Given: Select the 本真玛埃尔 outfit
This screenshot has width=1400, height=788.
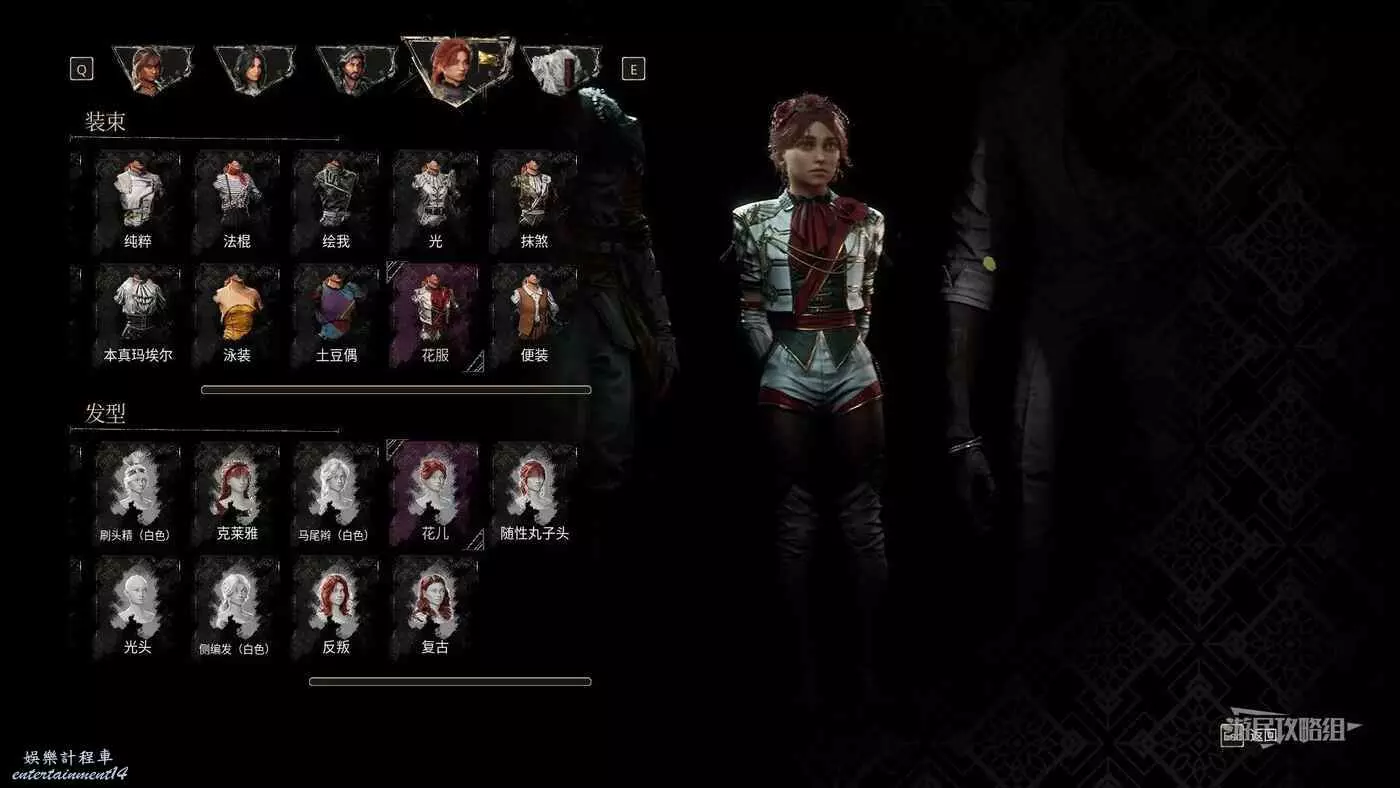Looking at the screenshot, I should [x=138, y=314].
